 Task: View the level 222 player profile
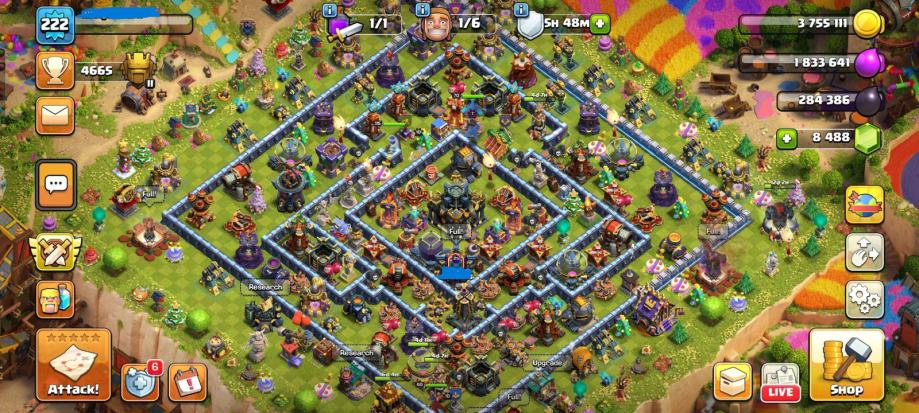pyautogui.click(x=55, y=25)
